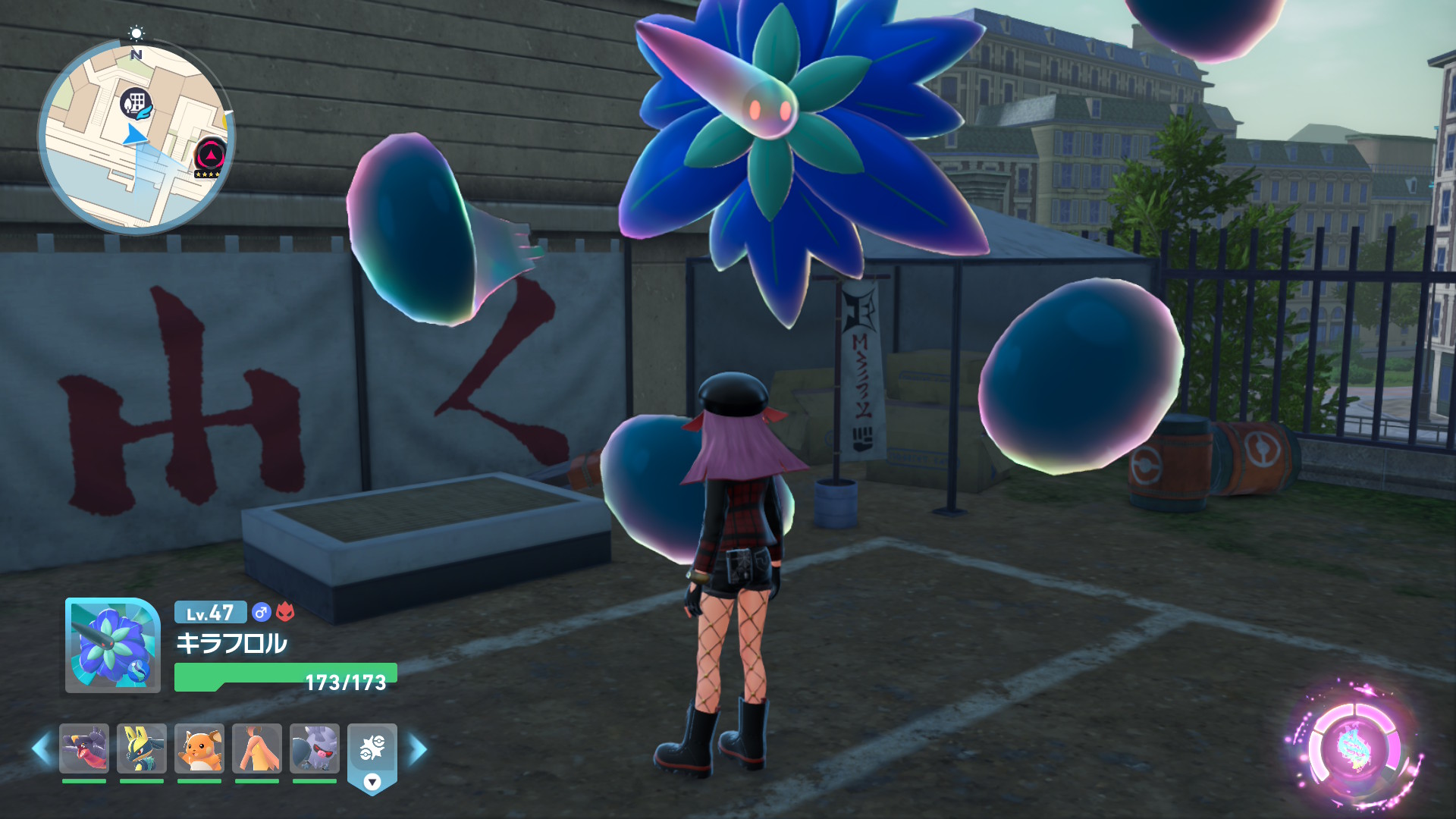Open the circular city minimap

click(136, 136)
